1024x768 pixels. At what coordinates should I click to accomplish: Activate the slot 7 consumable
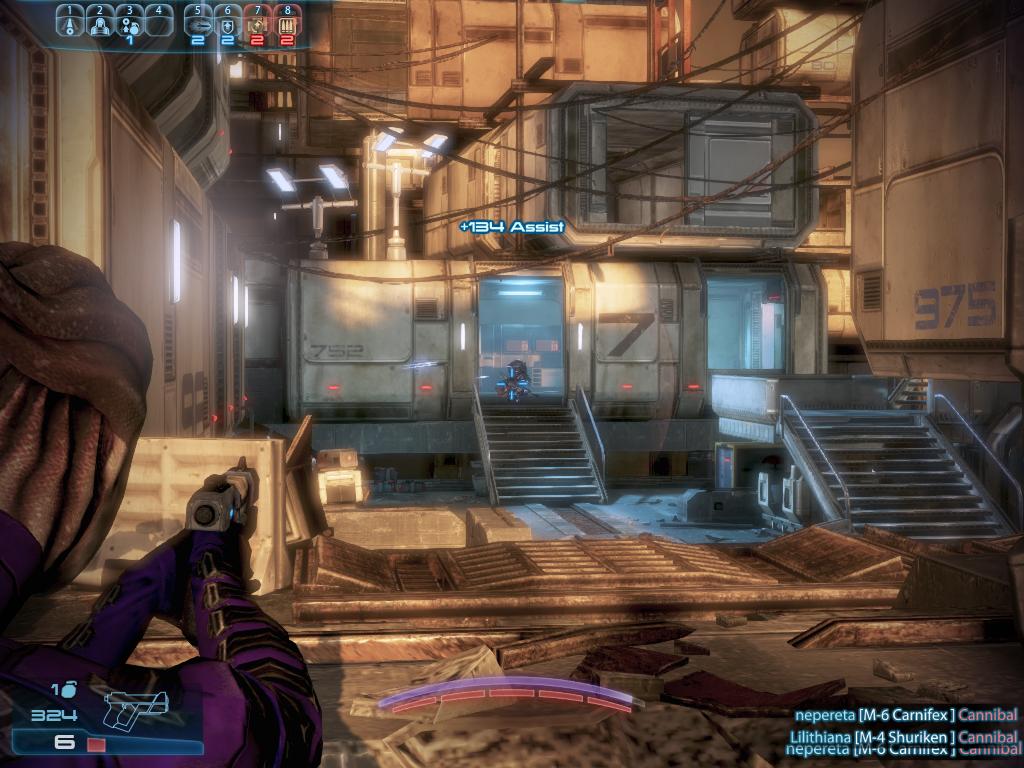(257, 23)
